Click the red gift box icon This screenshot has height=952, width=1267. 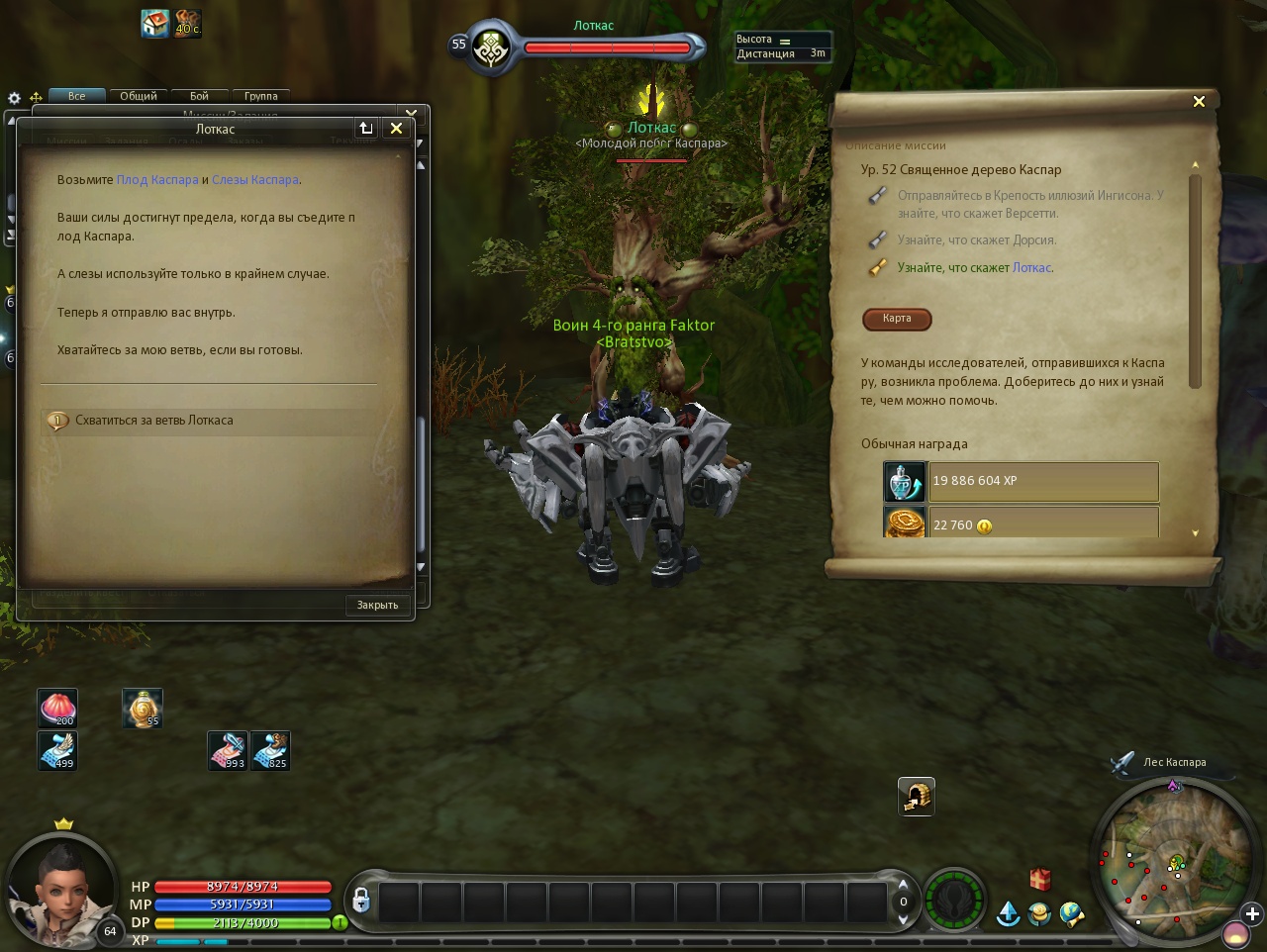[1039, 879]
